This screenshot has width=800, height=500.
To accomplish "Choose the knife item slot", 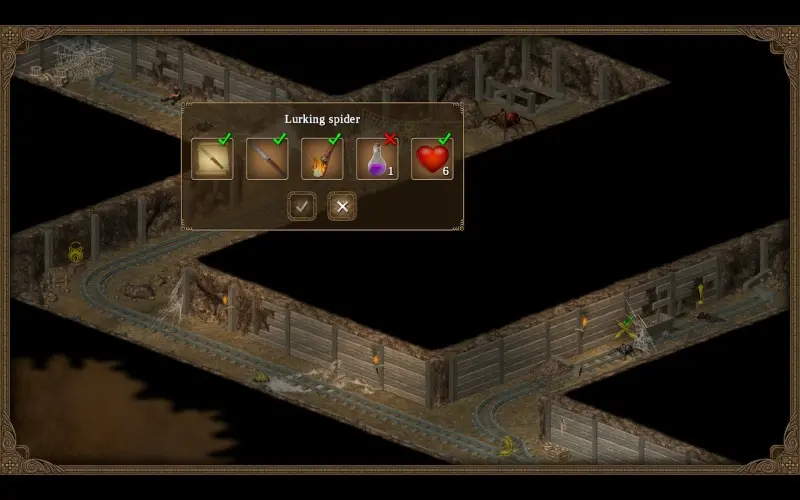I will pyautogui.click(x=267, y=159).
